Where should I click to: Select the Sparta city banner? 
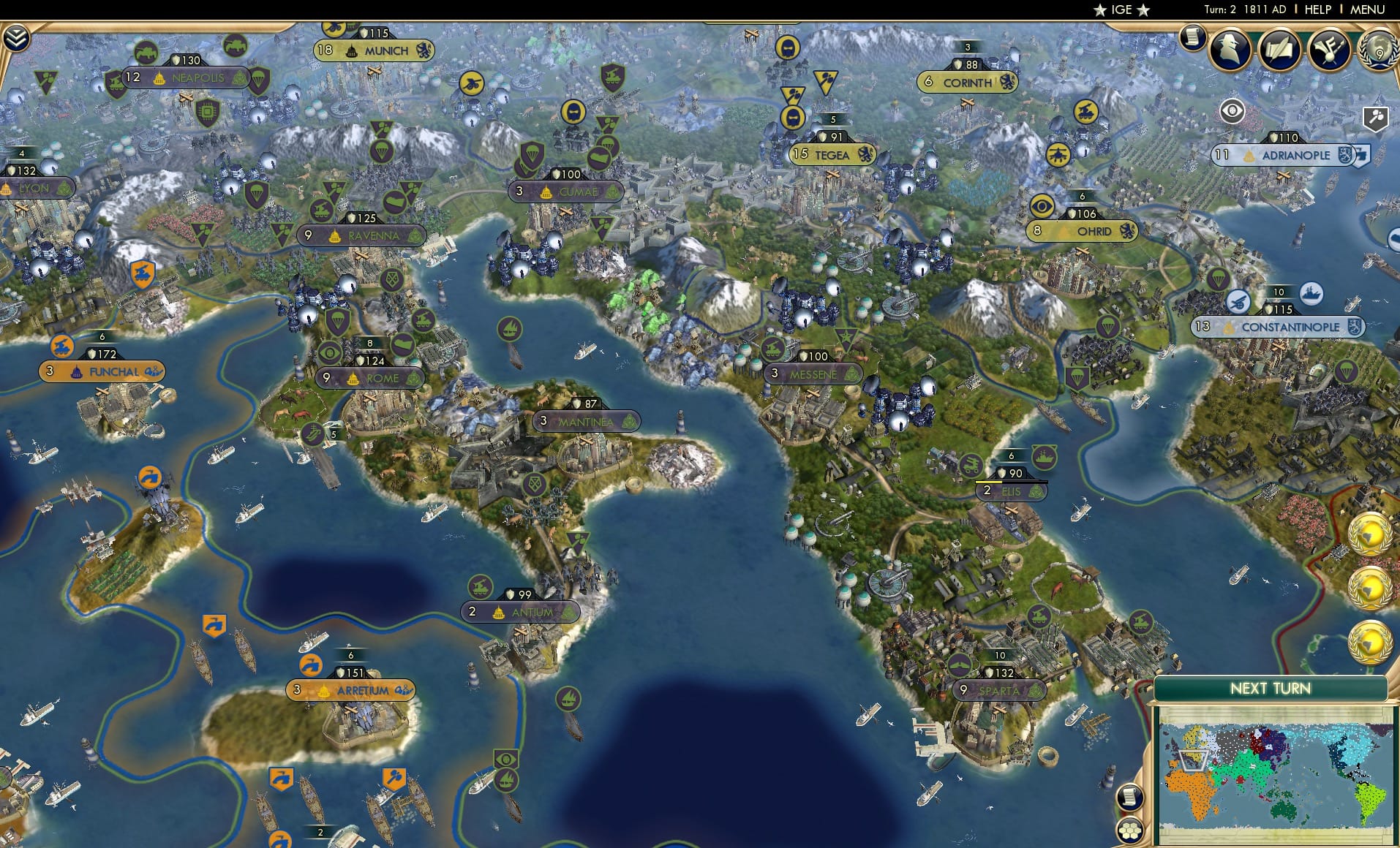click(998, 689)
